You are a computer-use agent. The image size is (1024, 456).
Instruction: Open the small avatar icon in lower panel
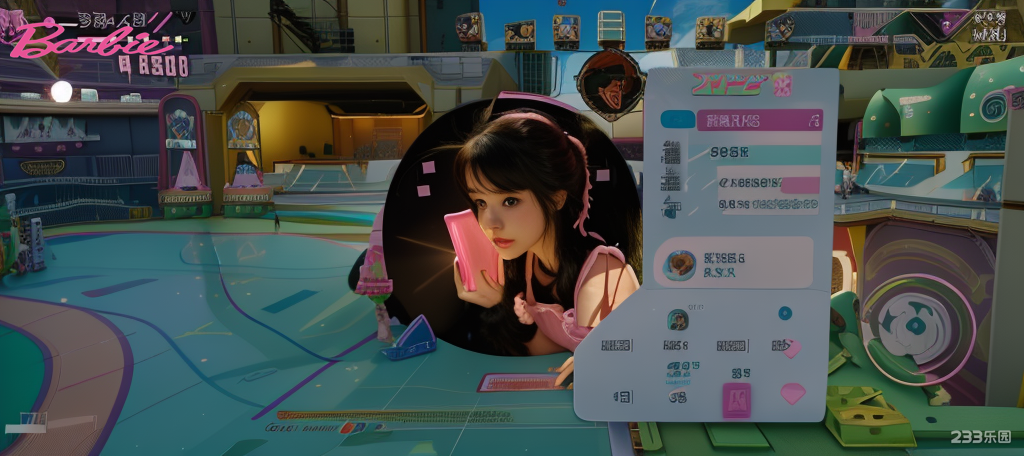[x=677, y=320]
